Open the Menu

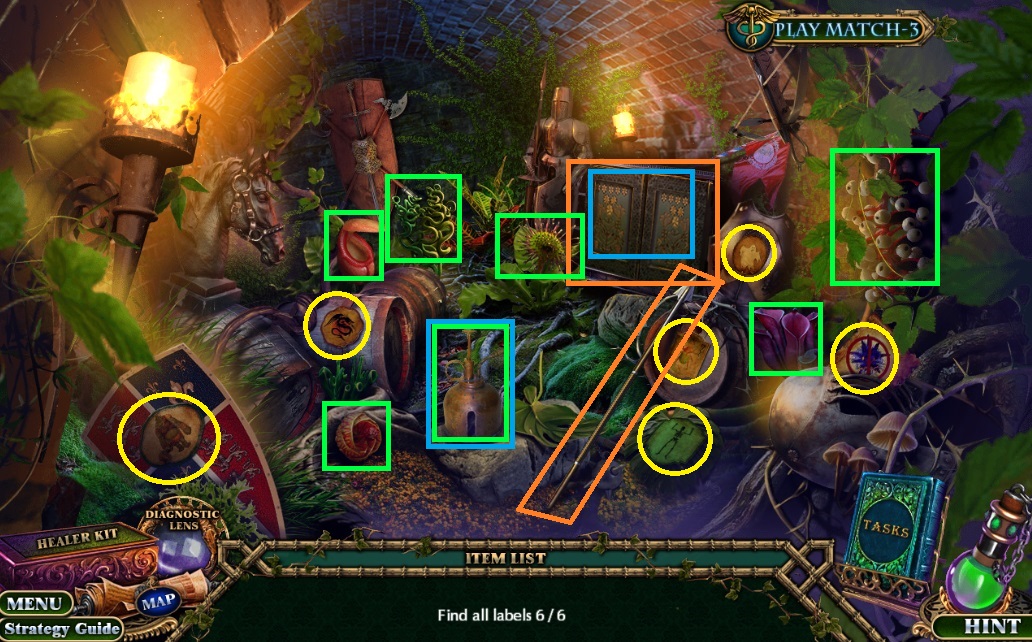pyautogui.click(x=36, y=604)
